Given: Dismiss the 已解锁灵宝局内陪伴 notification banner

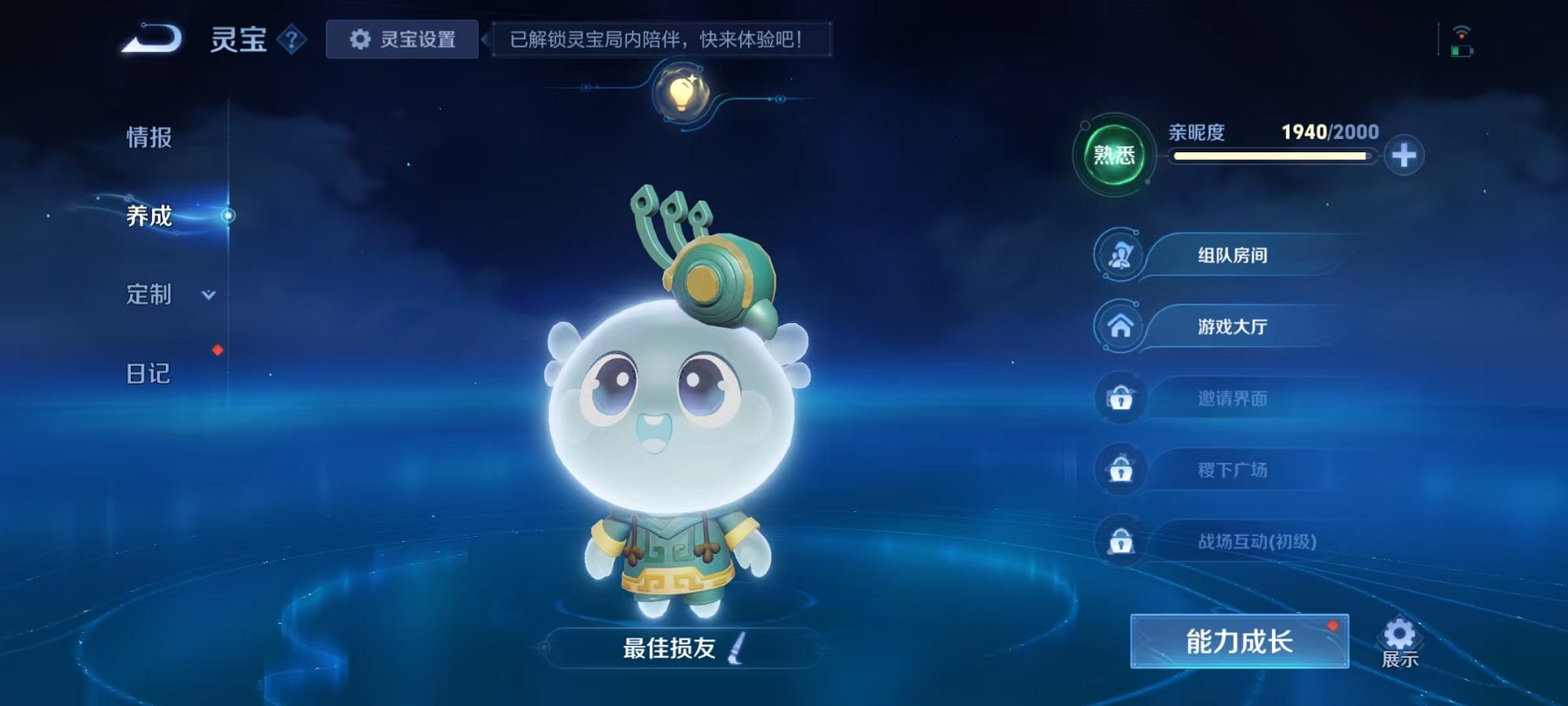Looking at the screenshot, I should 665,38.
